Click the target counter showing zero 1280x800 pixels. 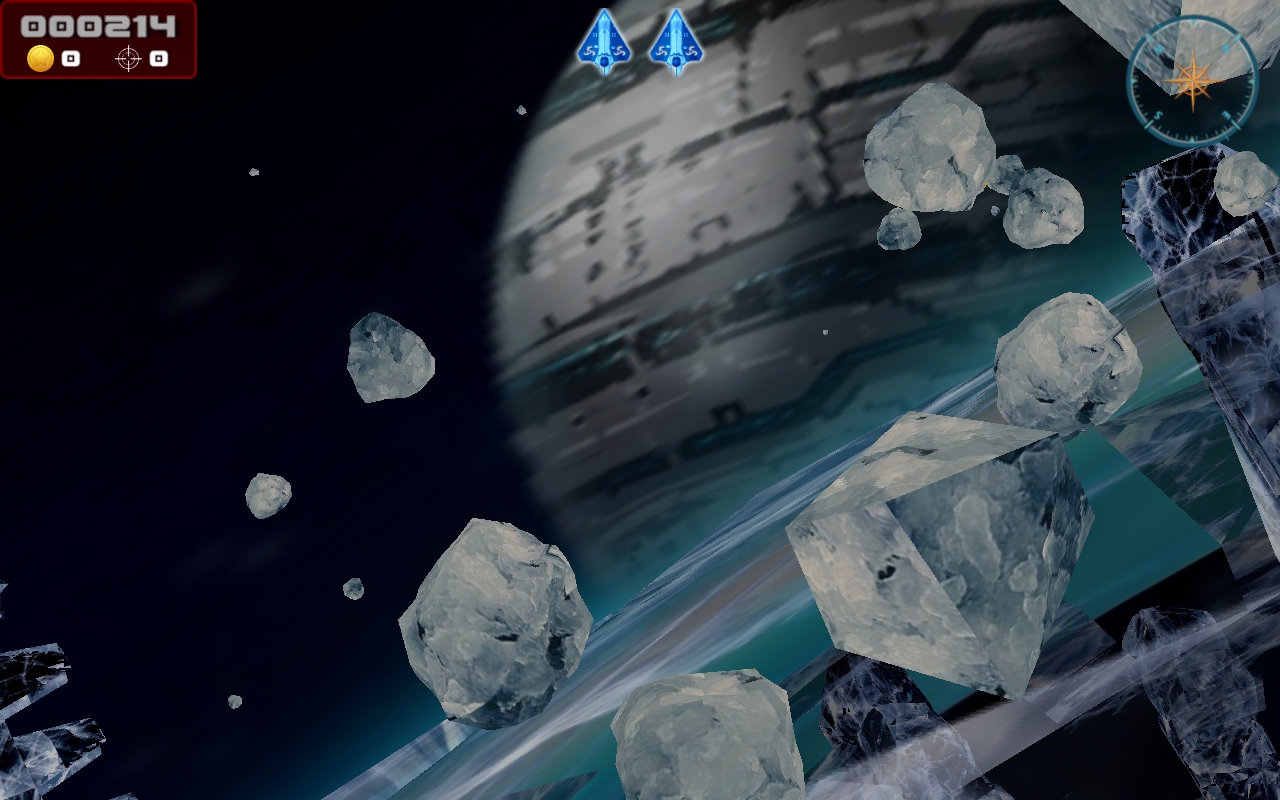click(159, 58)
